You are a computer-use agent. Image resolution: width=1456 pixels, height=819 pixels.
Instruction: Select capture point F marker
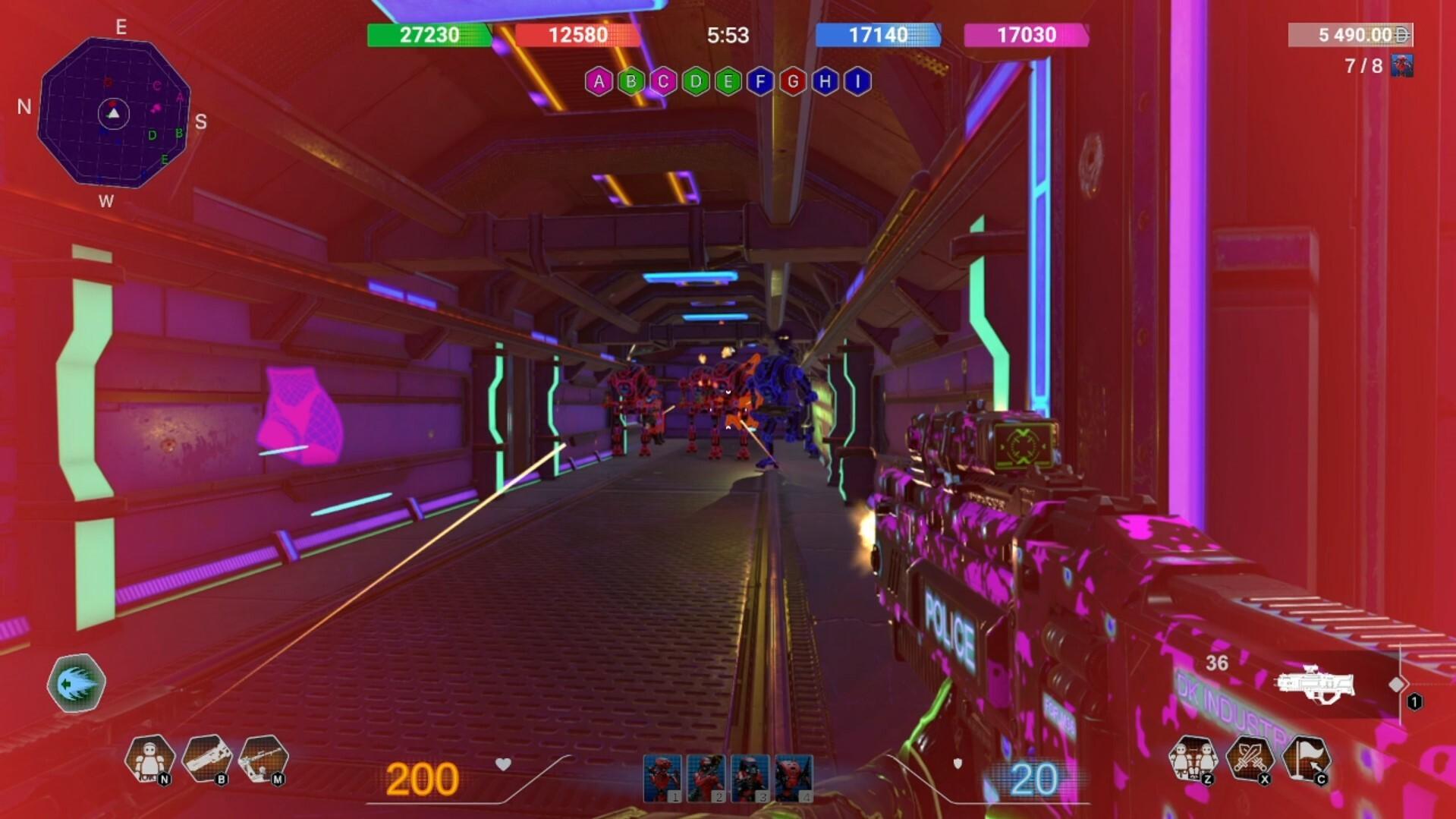(760, 81)
